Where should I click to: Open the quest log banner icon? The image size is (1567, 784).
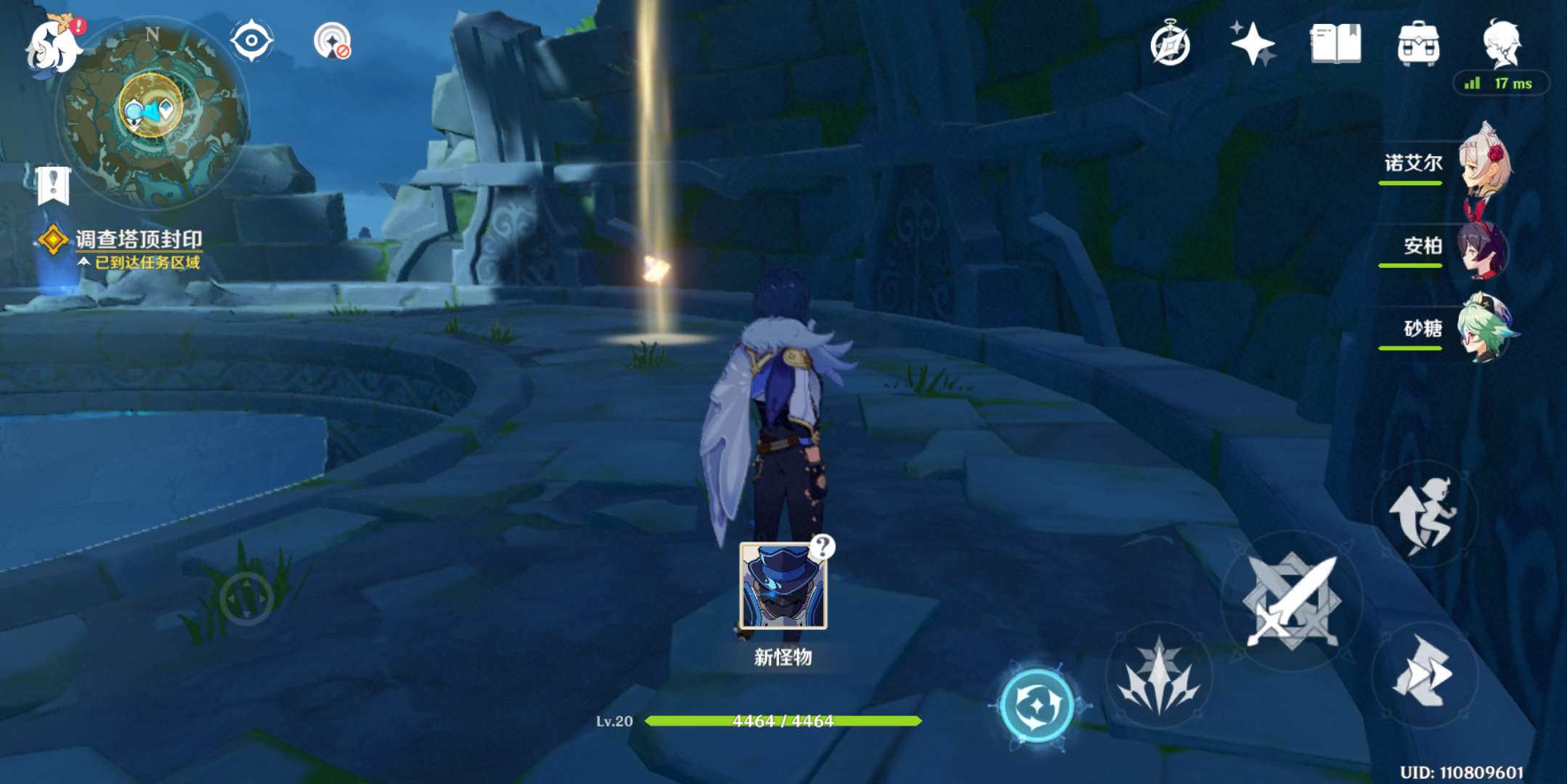[53, 184]
